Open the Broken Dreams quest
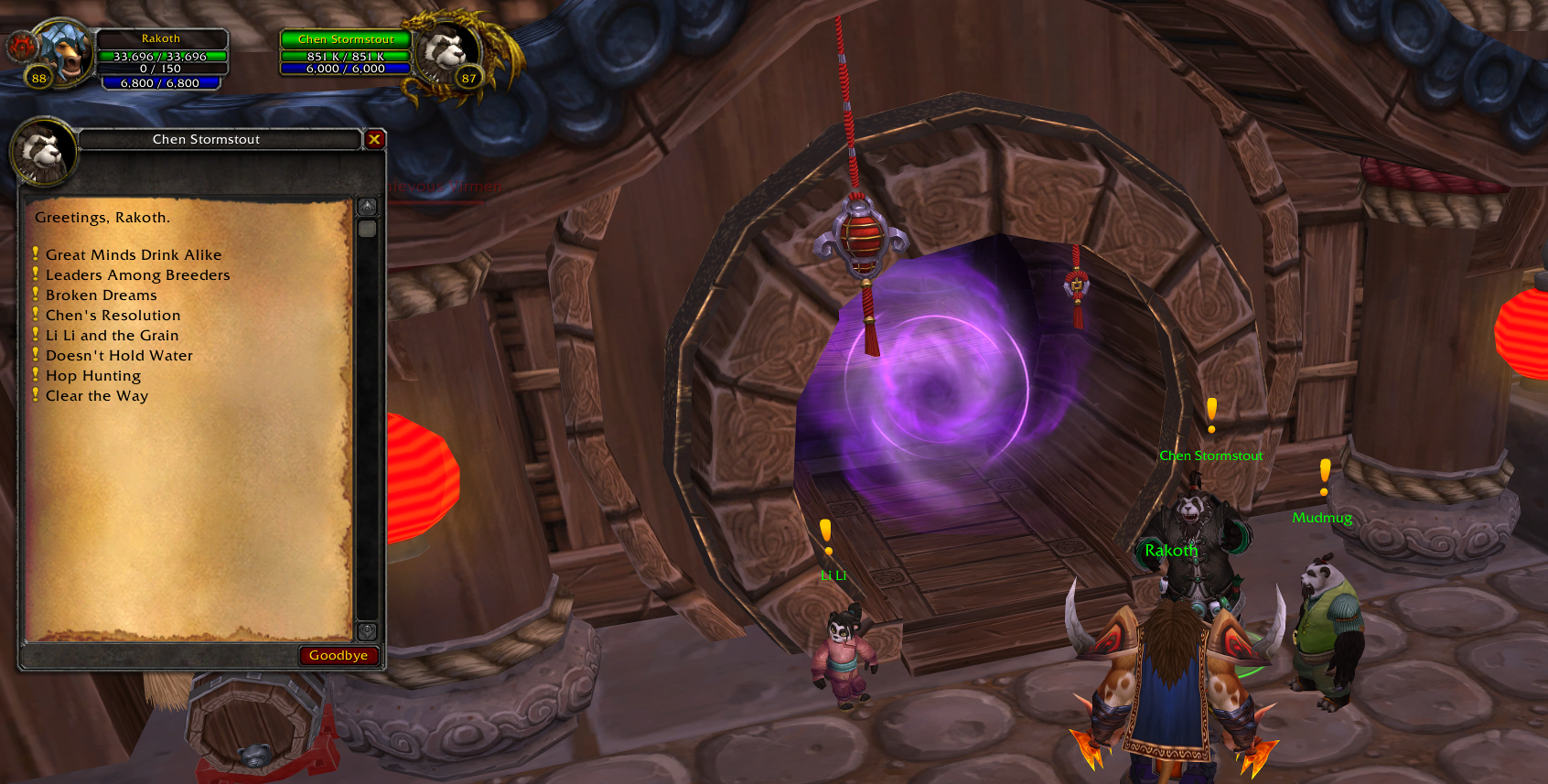Screen dimensions: 1548x784 pos(101,295)
